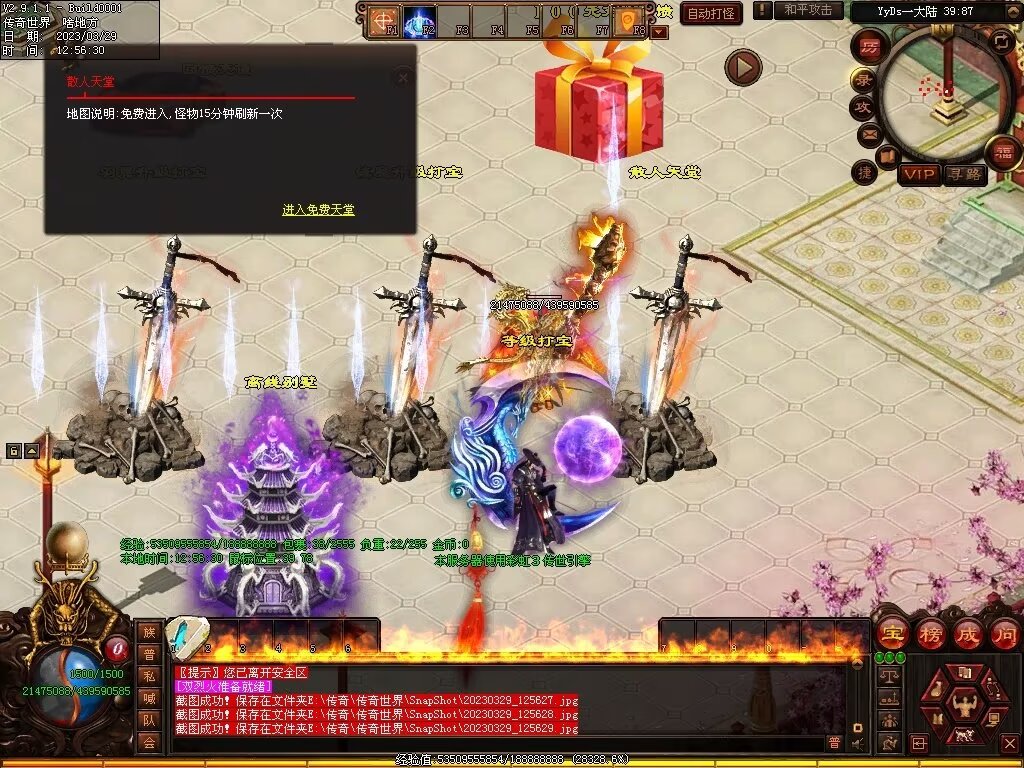Open the 成 achievements button
1024x768 pixels.
tap(968, 634)
